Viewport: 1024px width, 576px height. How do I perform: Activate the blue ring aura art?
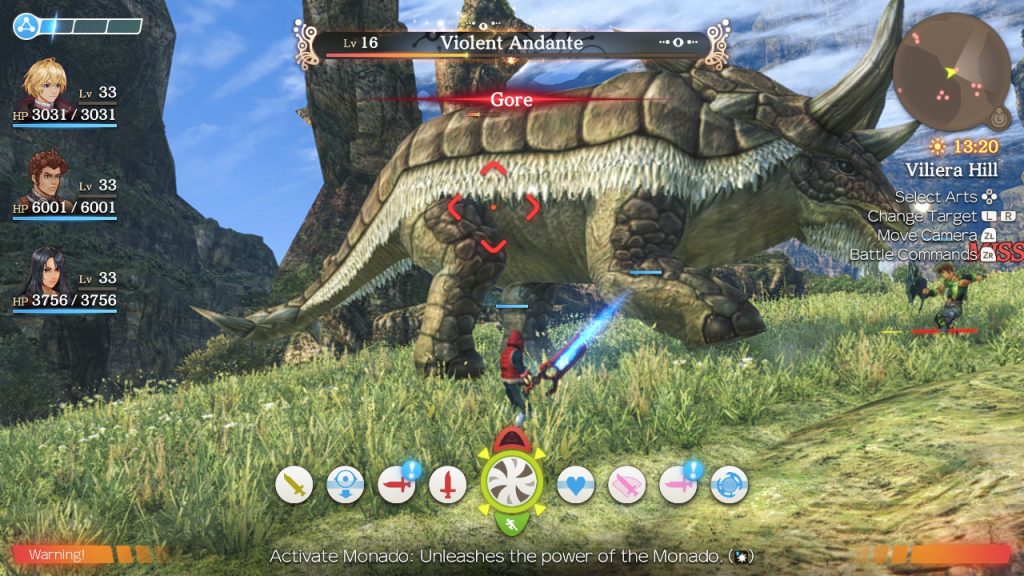click(x=729, y=486)
